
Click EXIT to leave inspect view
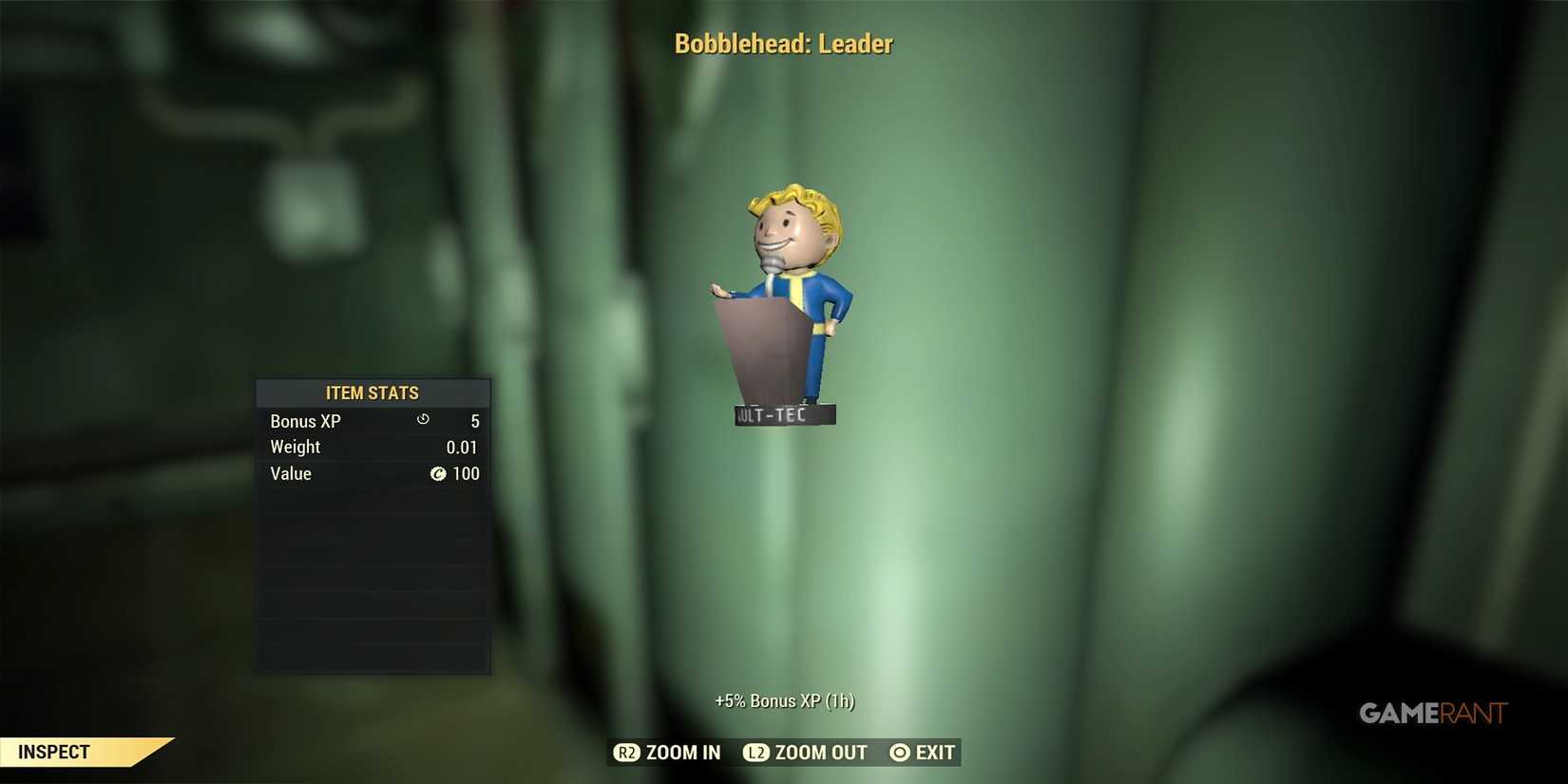pyautogui.click(x=935, y=752)
